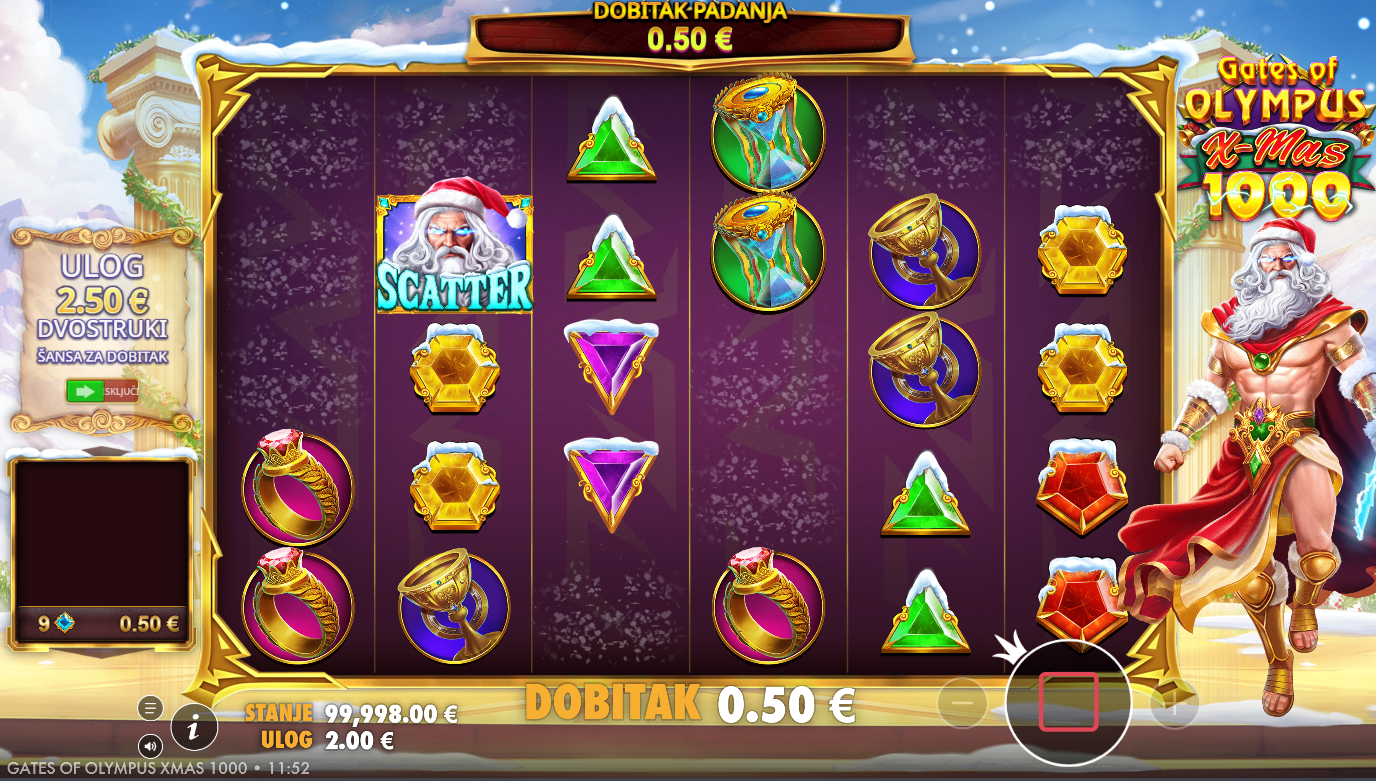Toggle the sound speaker icon
The width and height of the screenshot is (1376, 781).
click(150, 745)
